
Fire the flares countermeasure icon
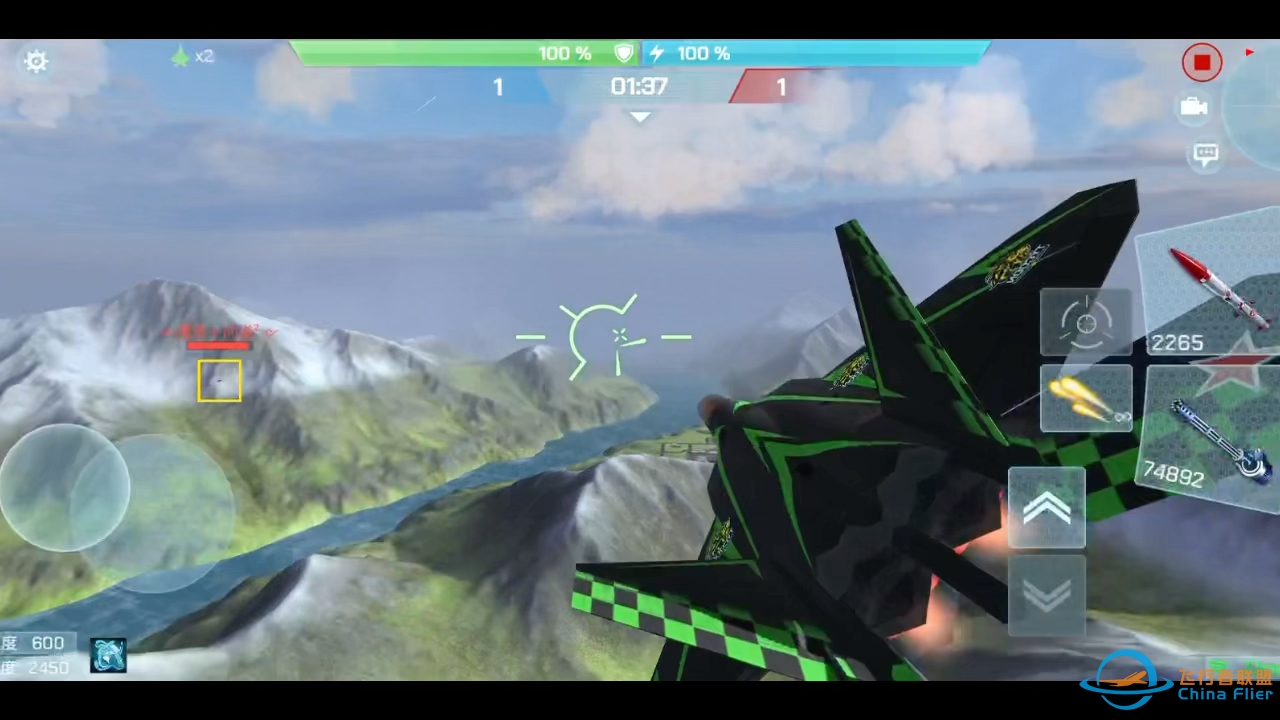[1086, 399]
